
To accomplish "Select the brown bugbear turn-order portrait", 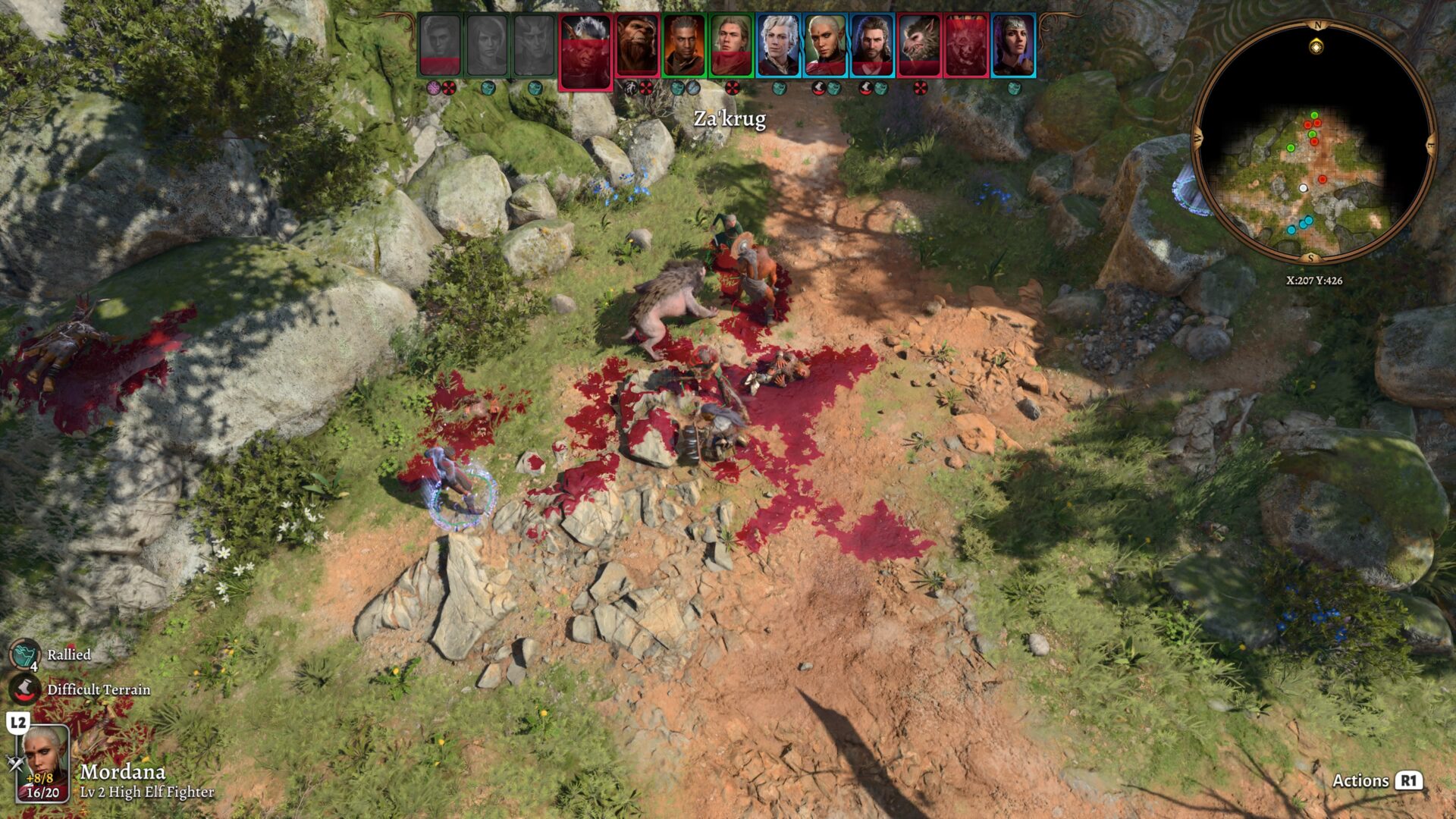I will point(637,45).
